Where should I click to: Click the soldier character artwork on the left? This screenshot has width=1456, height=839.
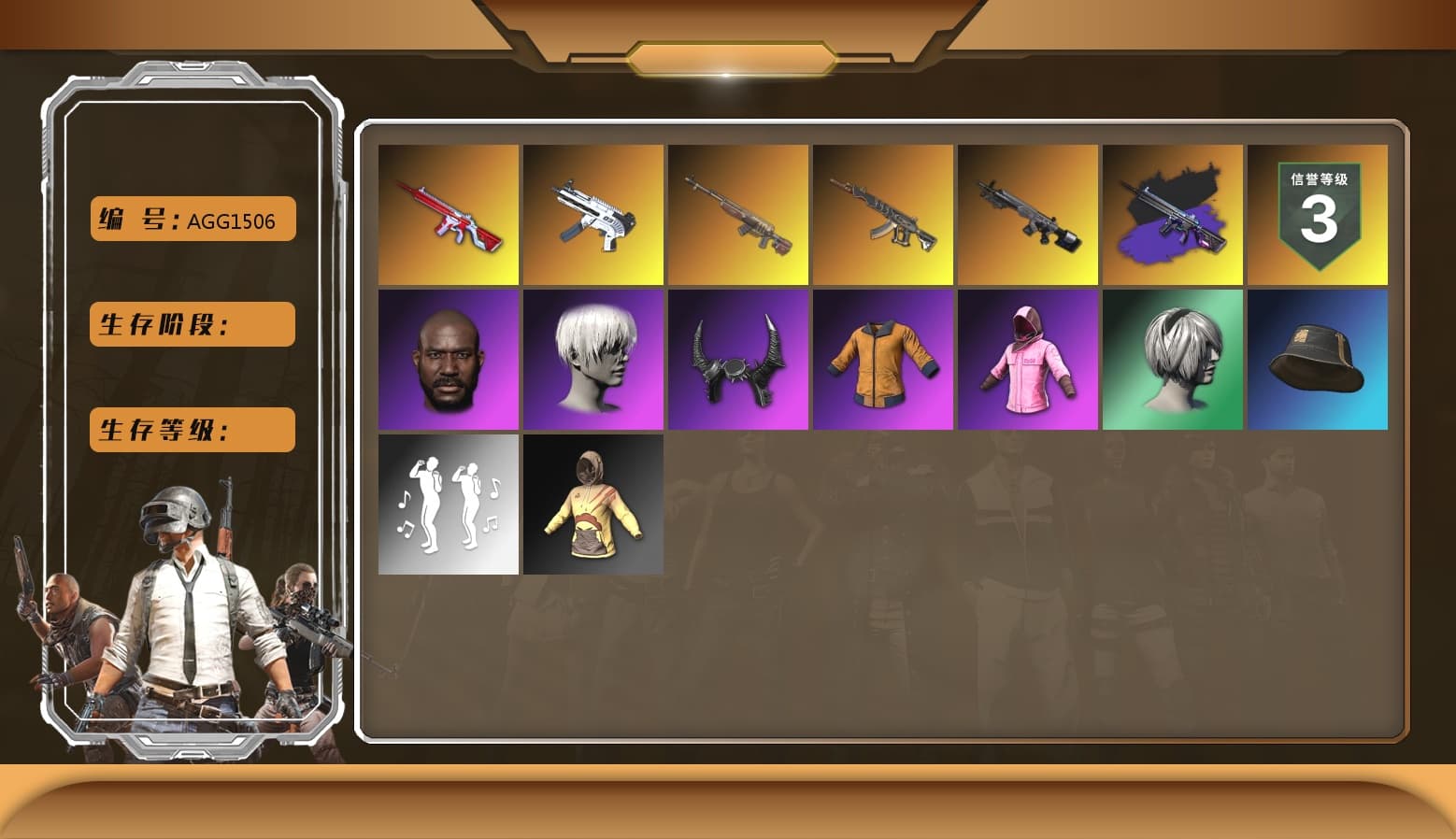tap(182, 607)
